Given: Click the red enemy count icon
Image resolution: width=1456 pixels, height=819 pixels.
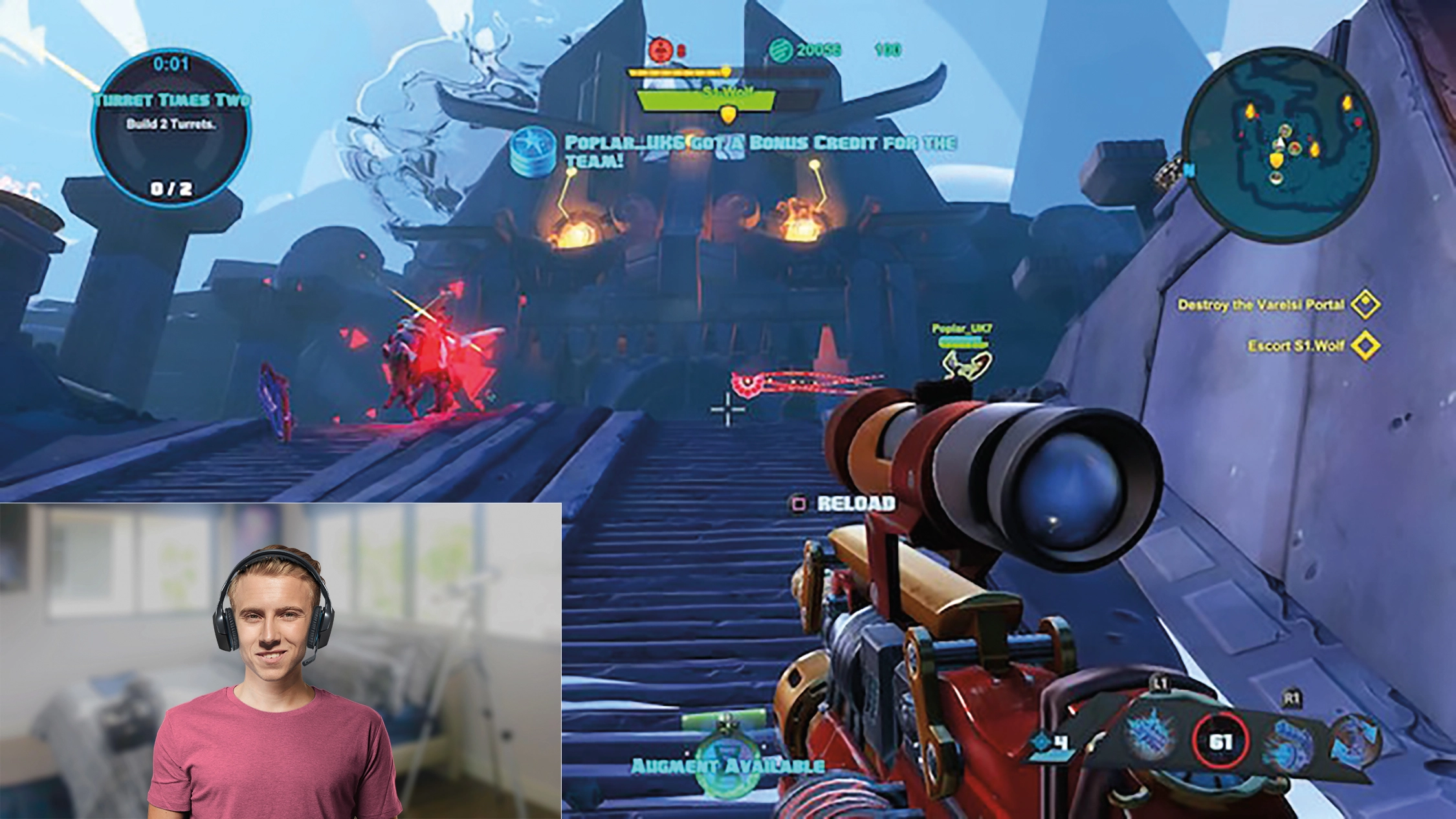Looking at the screenshot, I should (x=660, y=49).
